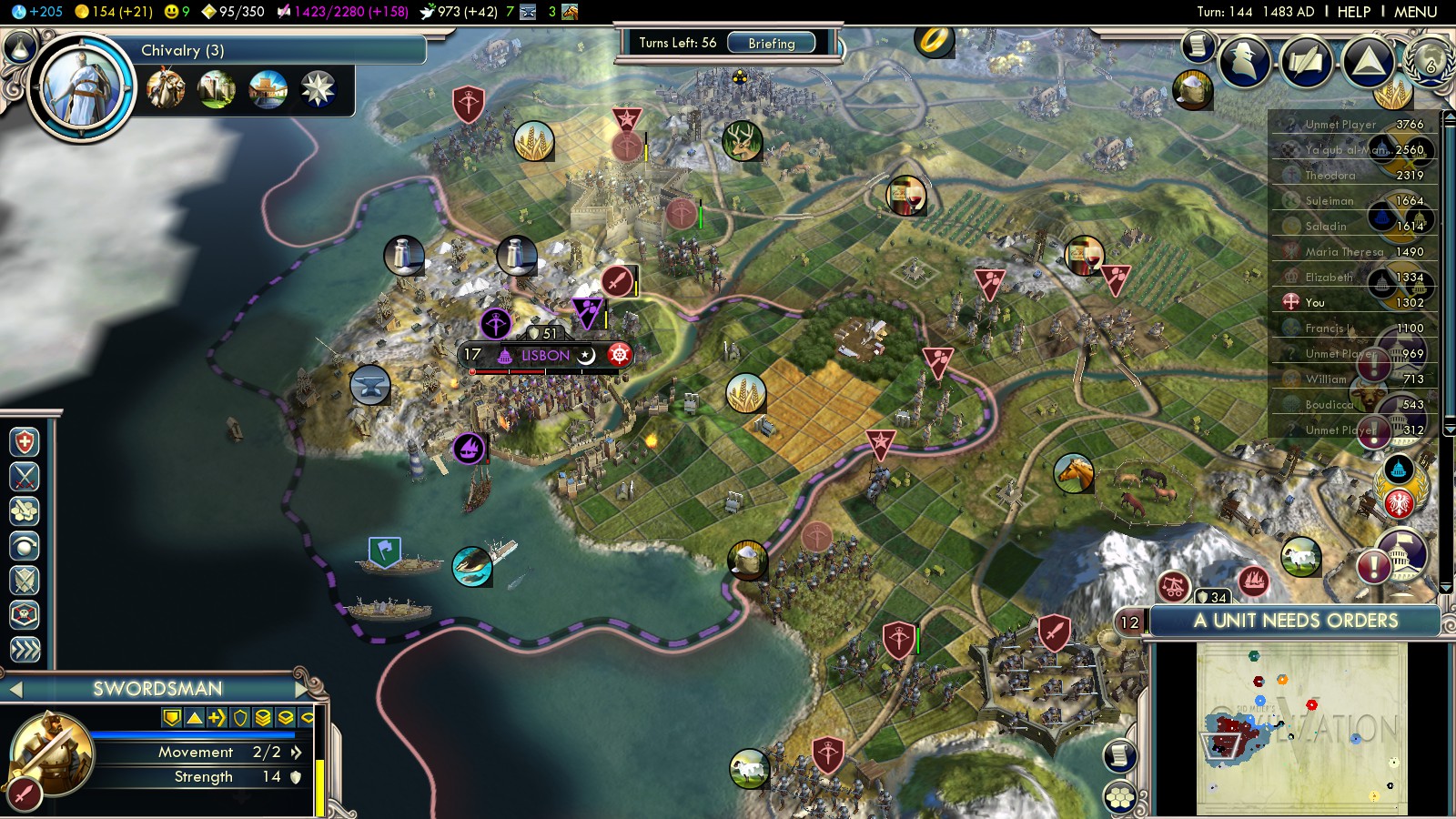Image resolution: width=1456 pixels, height=819 pixels.
Task: Open the hex grid map options button
Action: tap(1120, 797)
